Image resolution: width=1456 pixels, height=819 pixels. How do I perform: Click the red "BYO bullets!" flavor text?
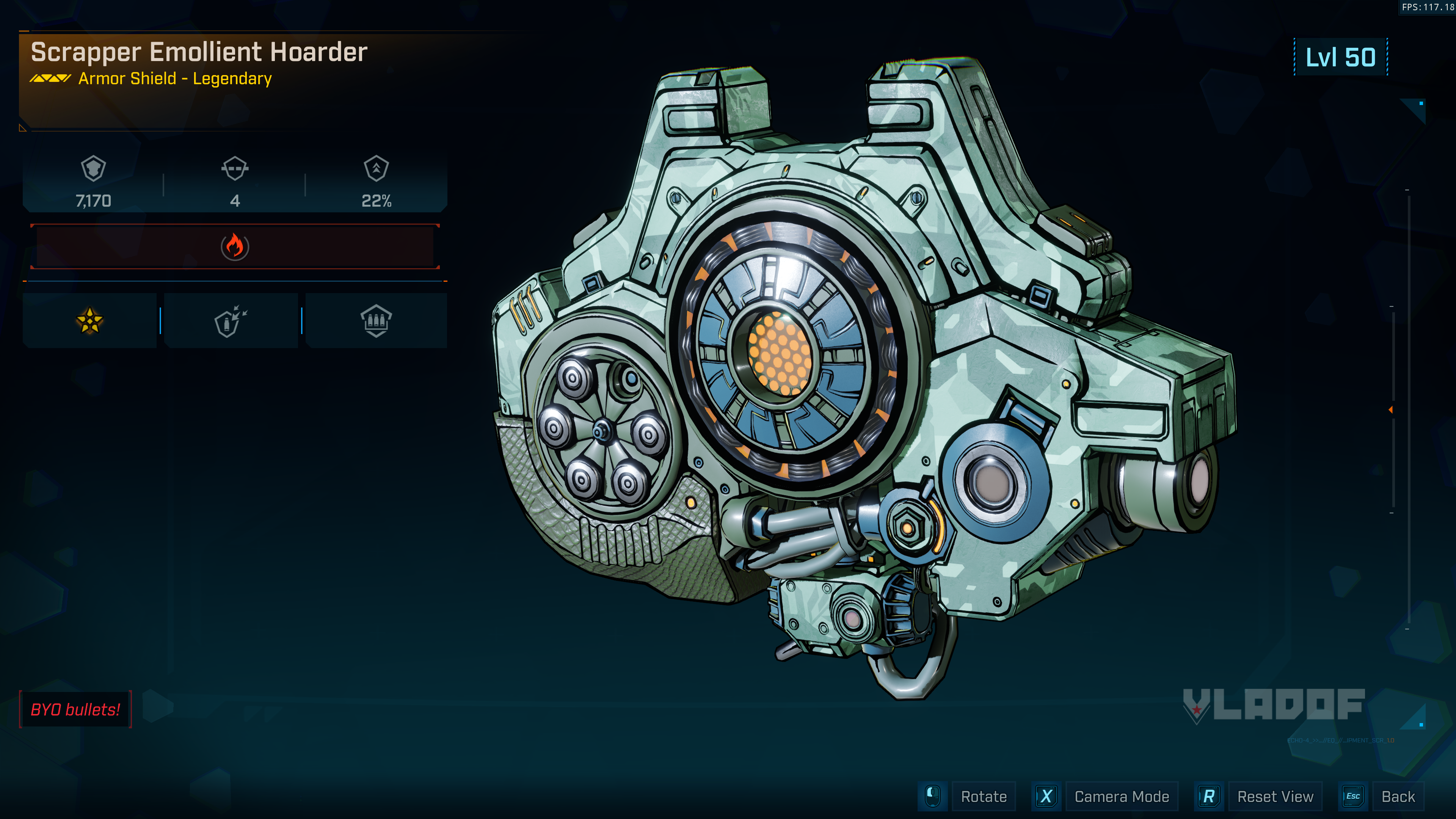[75, 709]
